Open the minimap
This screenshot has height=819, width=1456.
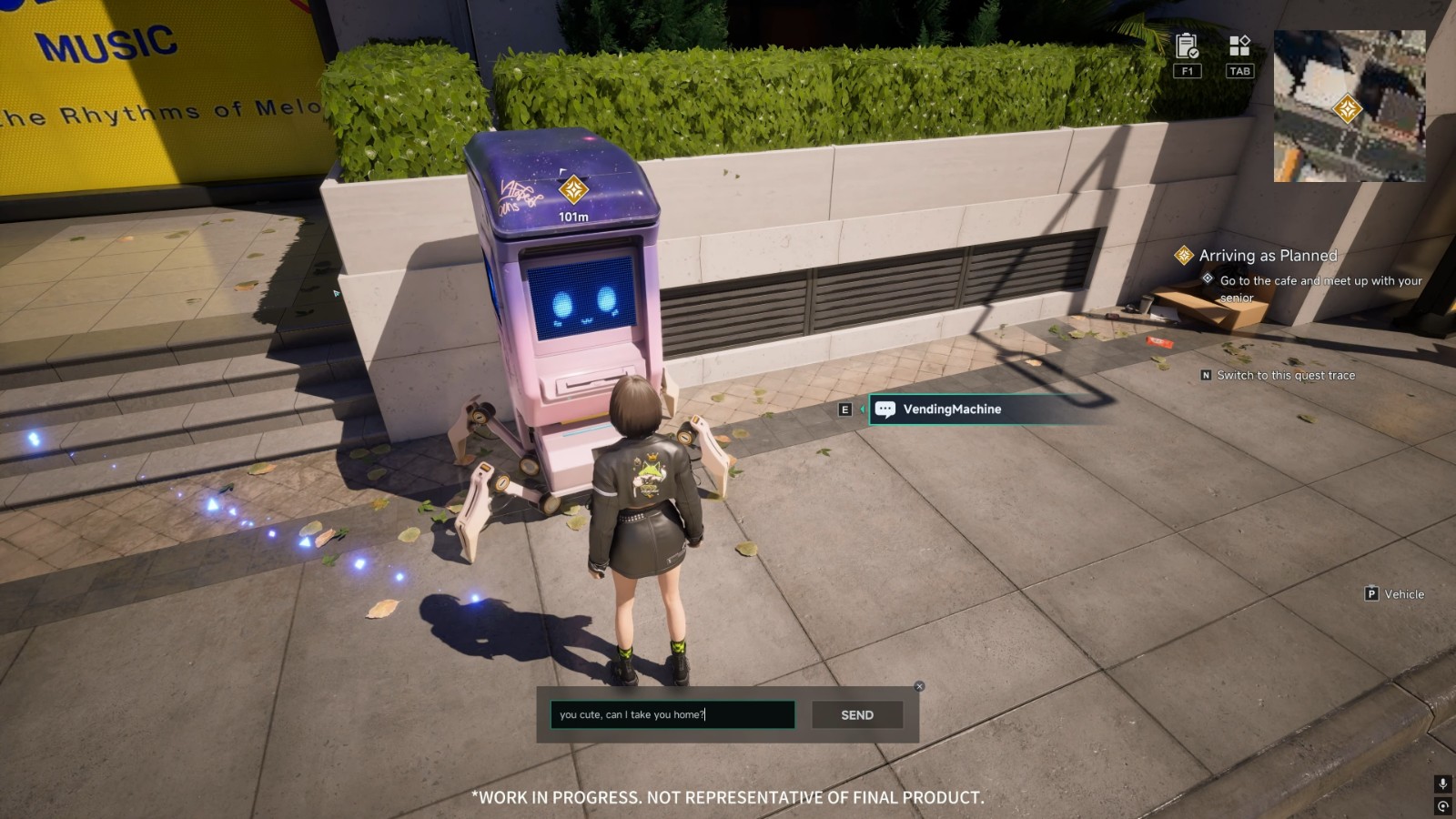coord(1349,106)
